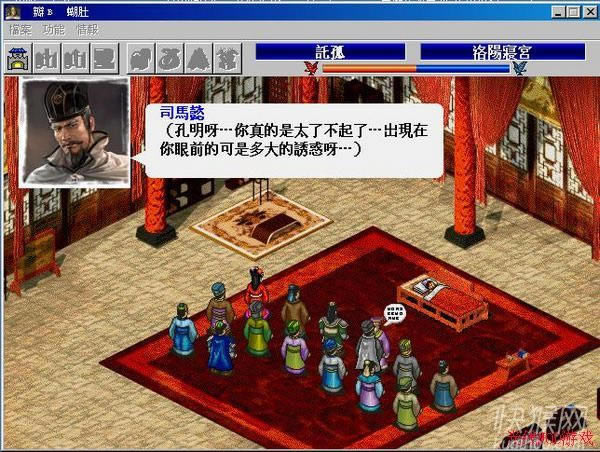
Task: Open the 檔案 menu
Action: [20, 31]
